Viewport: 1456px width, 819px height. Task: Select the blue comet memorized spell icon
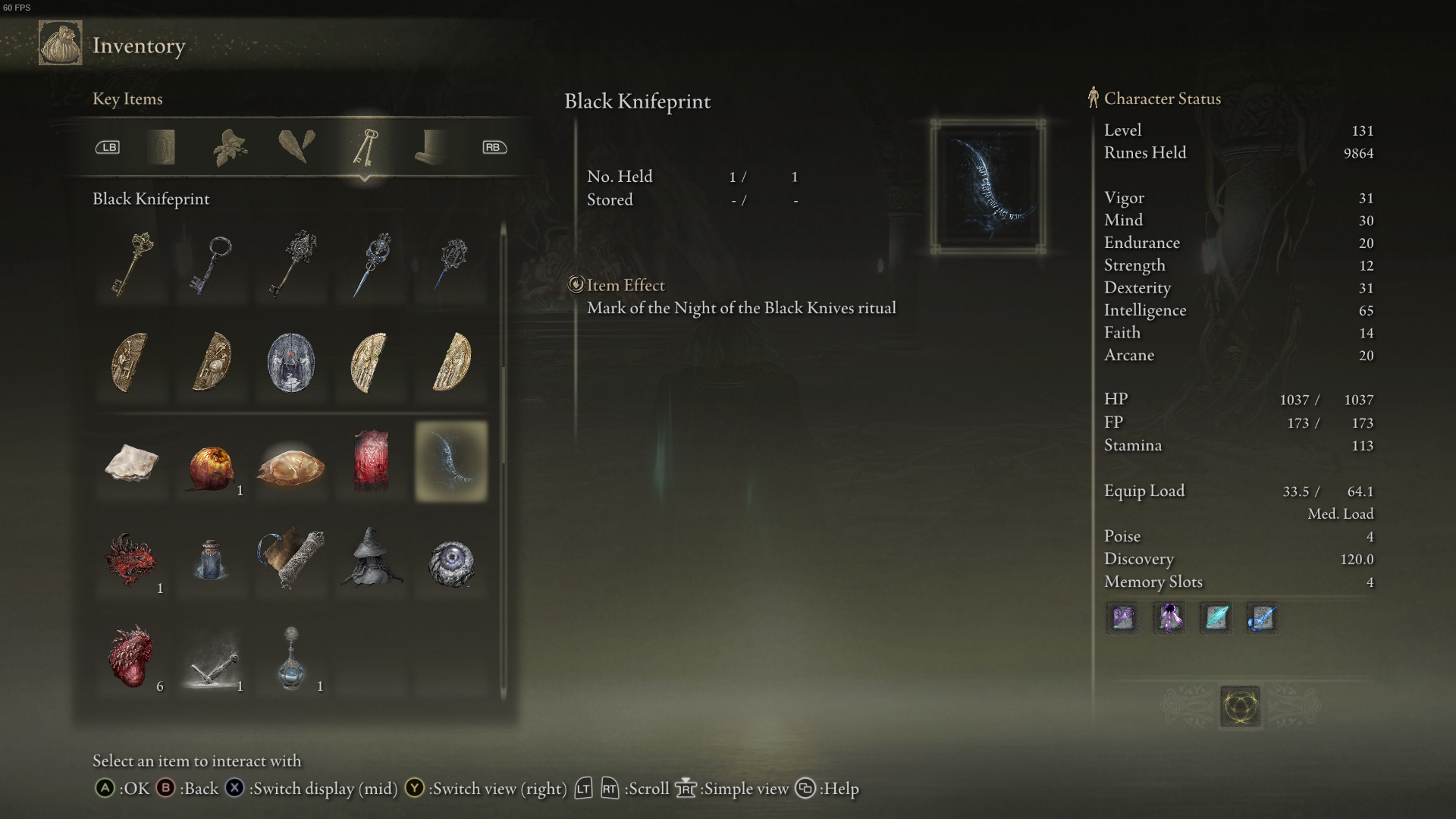point(1261,618)
